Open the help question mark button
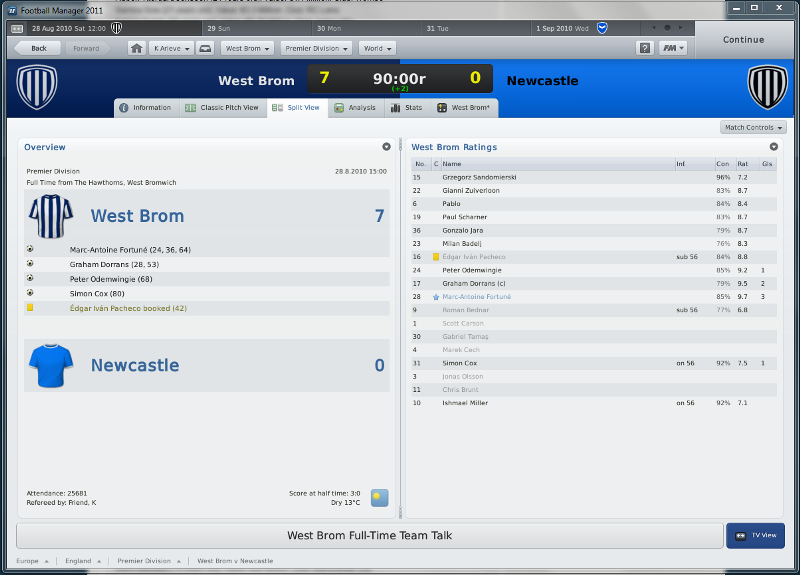 (645, 48)
